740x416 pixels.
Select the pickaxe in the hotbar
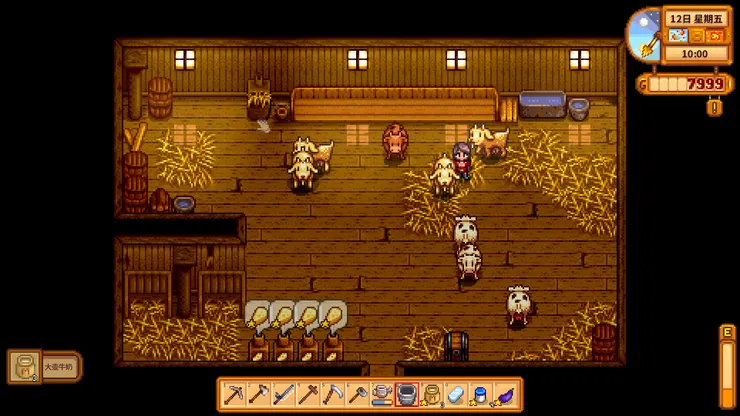[x=233, y=394]
